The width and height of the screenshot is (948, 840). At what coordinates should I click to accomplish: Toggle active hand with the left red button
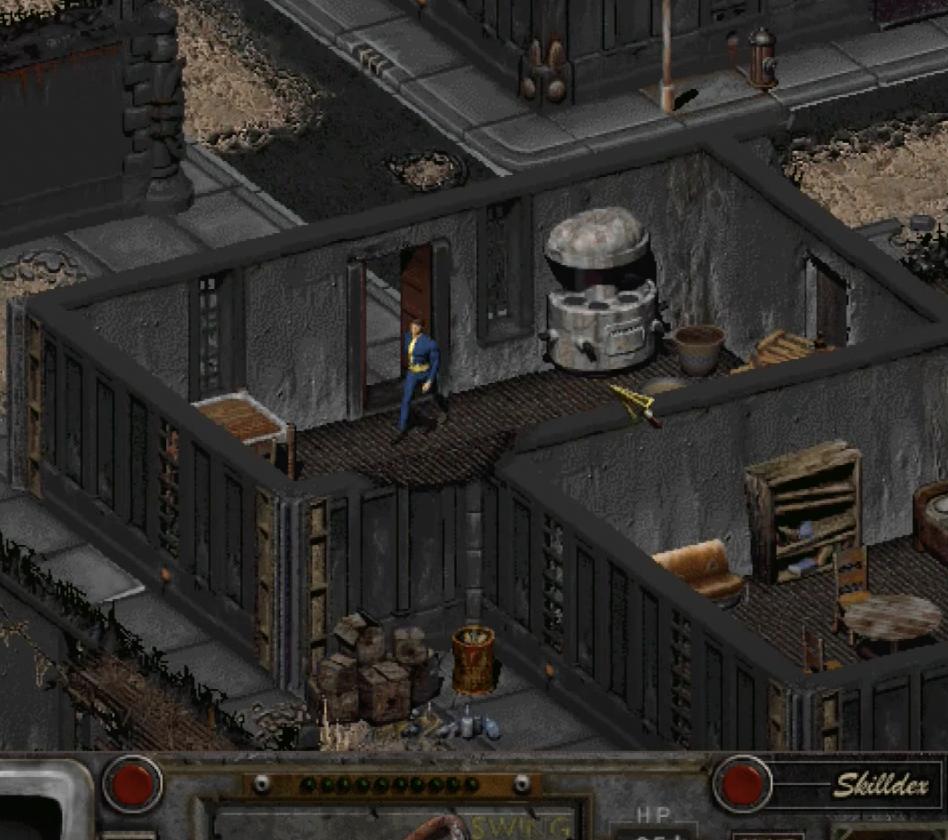[x=132, y=784]
